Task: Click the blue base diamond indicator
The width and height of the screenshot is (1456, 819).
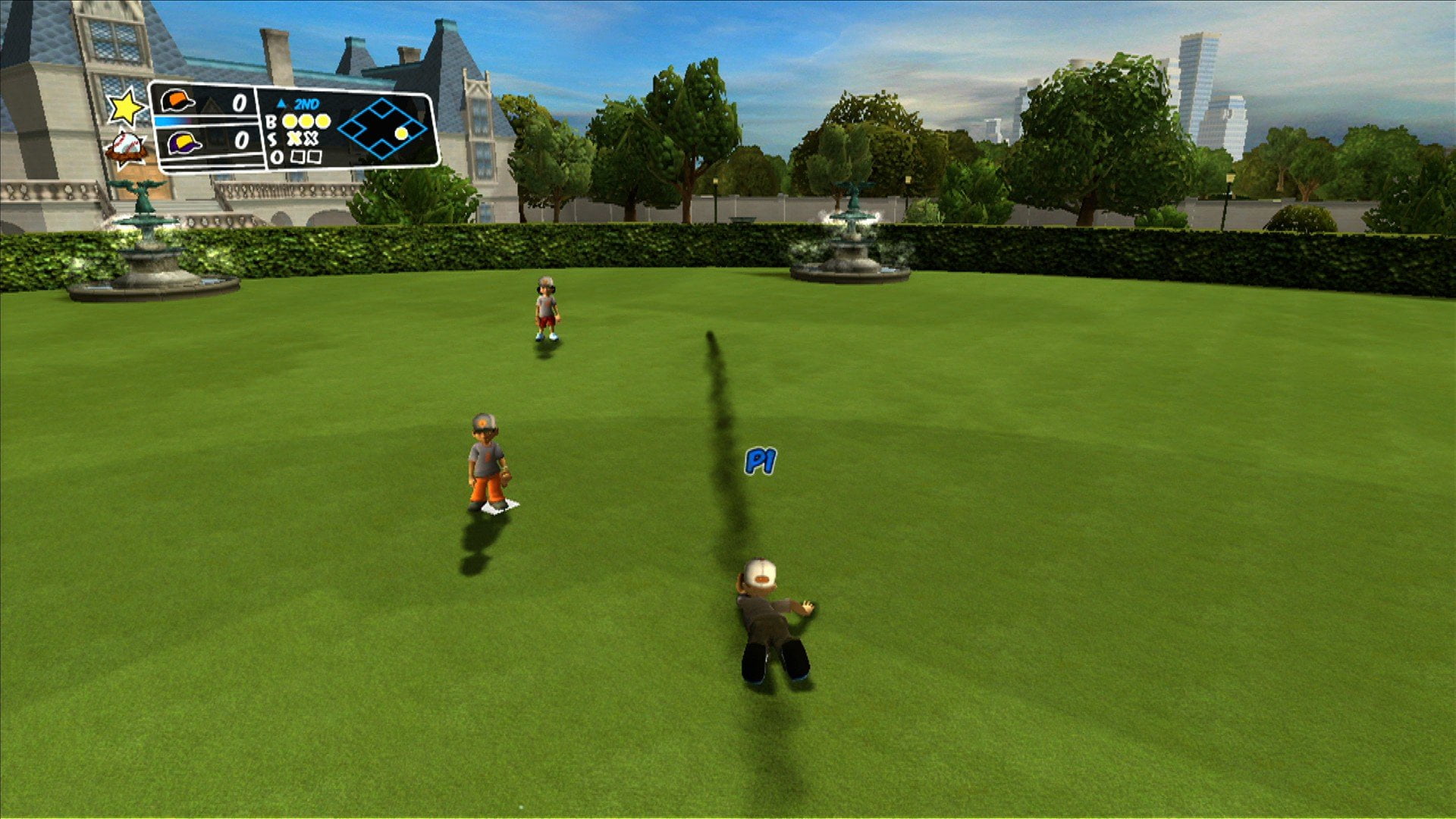Action: pos(381,128)
